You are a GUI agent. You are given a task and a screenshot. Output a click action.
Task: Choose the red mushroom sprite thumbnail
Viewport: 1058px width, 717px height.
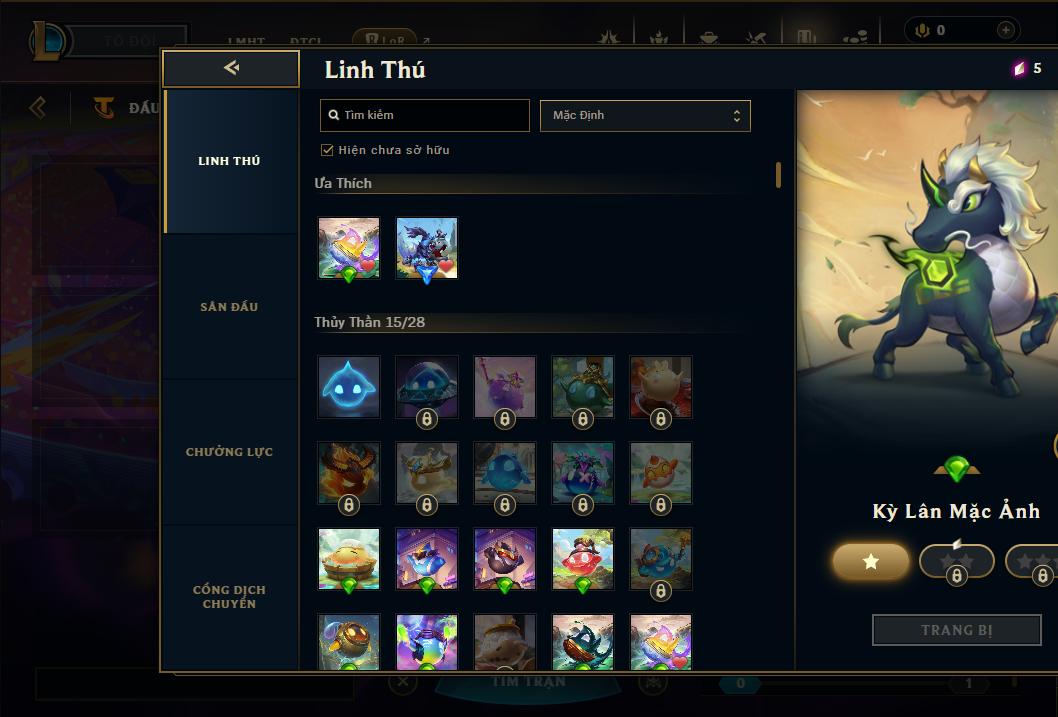[x=583, y=559]
